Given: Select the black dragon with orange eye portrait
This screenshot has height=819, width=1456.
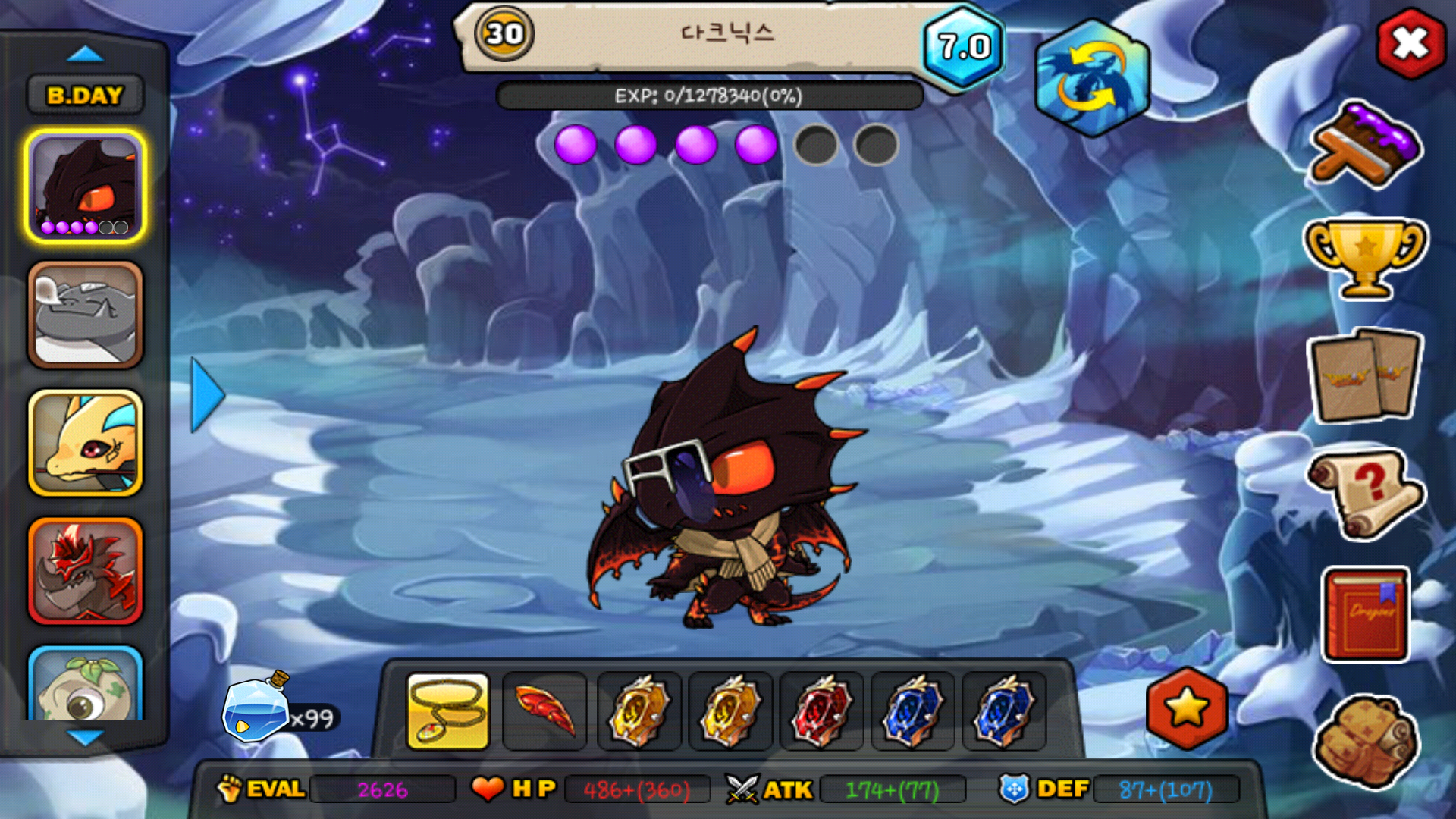Looking at the screenshot, I should point(85,186).
